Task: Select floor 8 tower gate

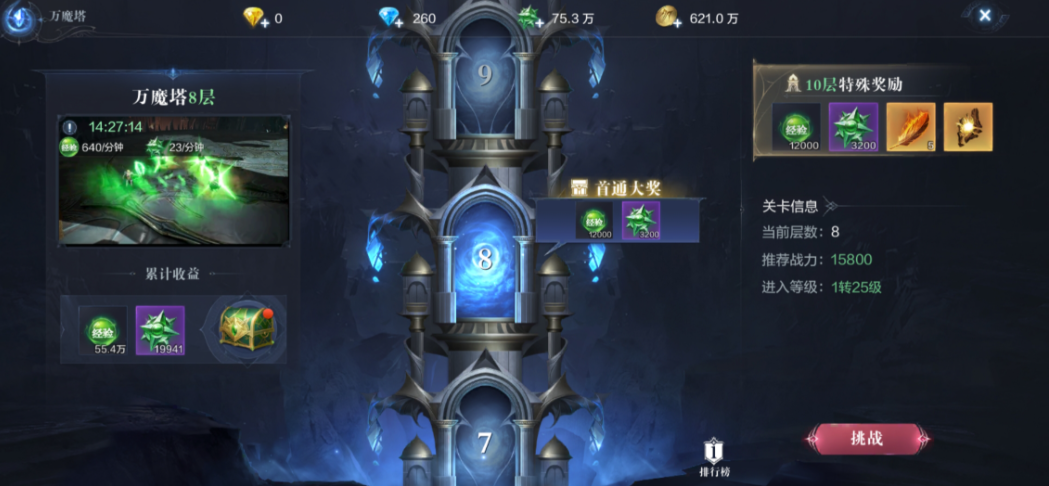Action: tap(485, 258)
